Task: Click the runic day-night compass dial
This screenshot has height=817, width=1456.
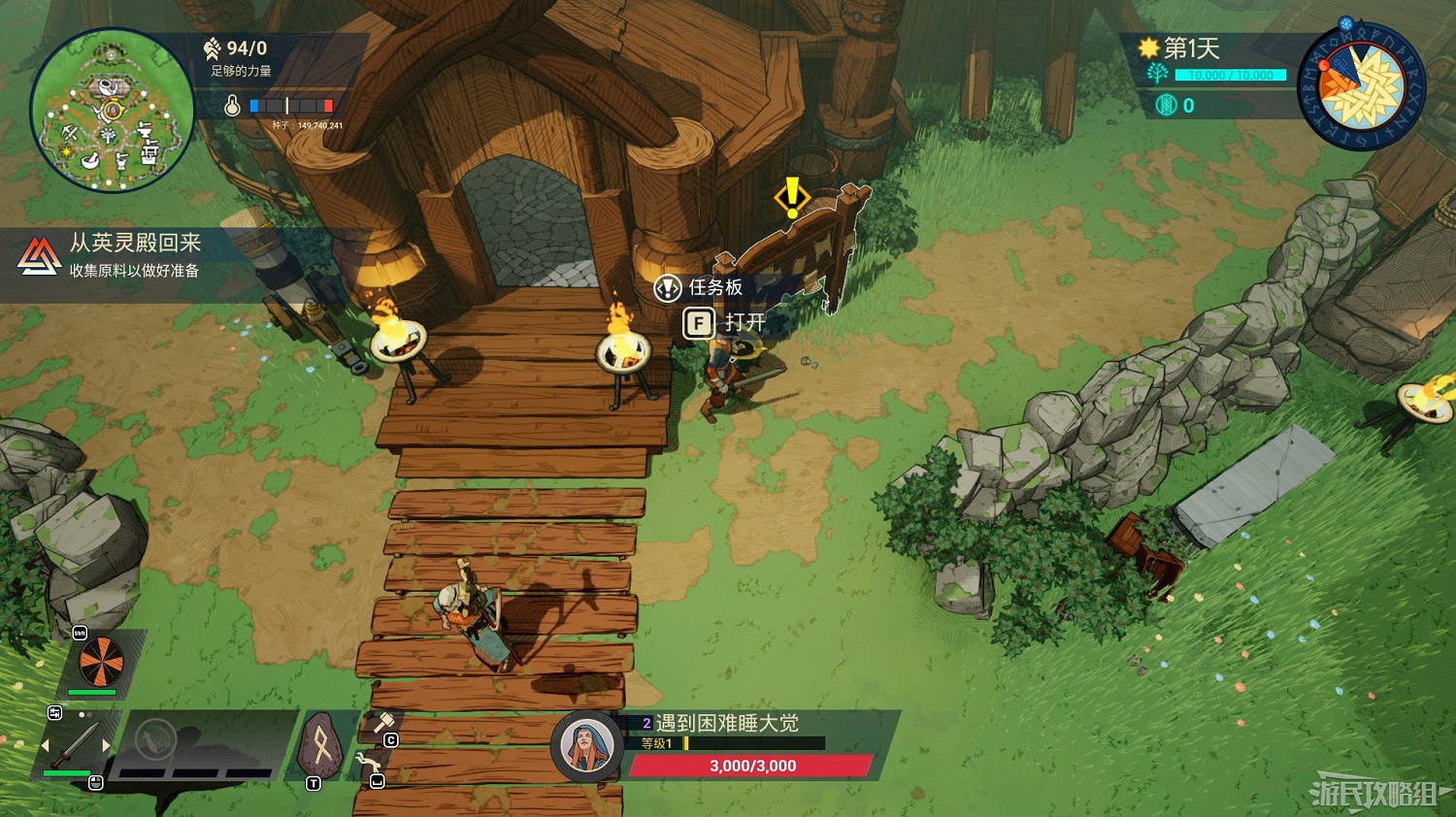Action: [1362, 88]
